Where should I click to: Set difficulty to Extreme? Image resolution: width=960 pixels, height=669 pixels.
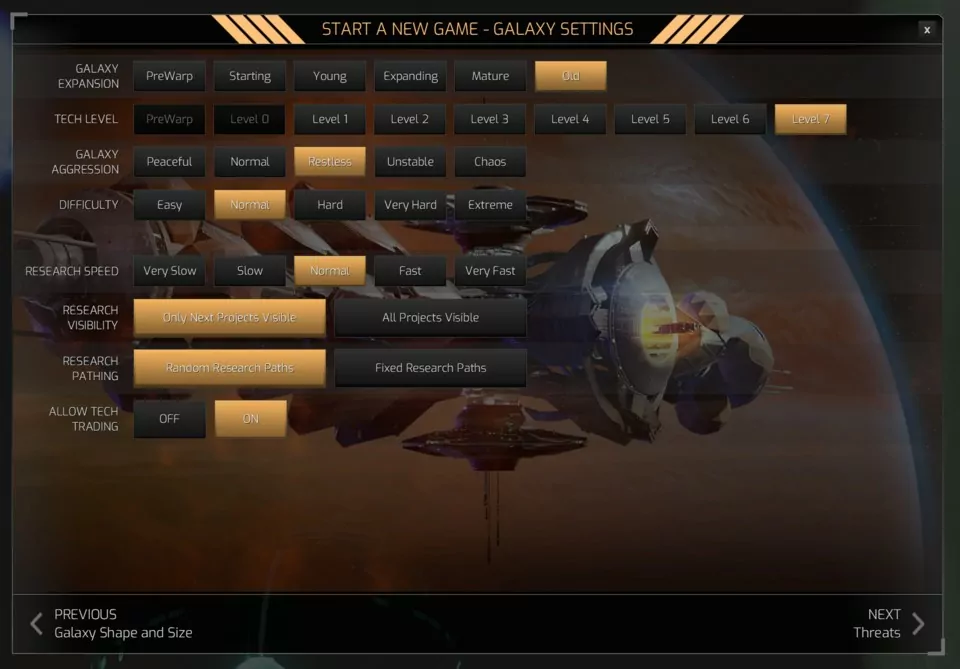490,205
